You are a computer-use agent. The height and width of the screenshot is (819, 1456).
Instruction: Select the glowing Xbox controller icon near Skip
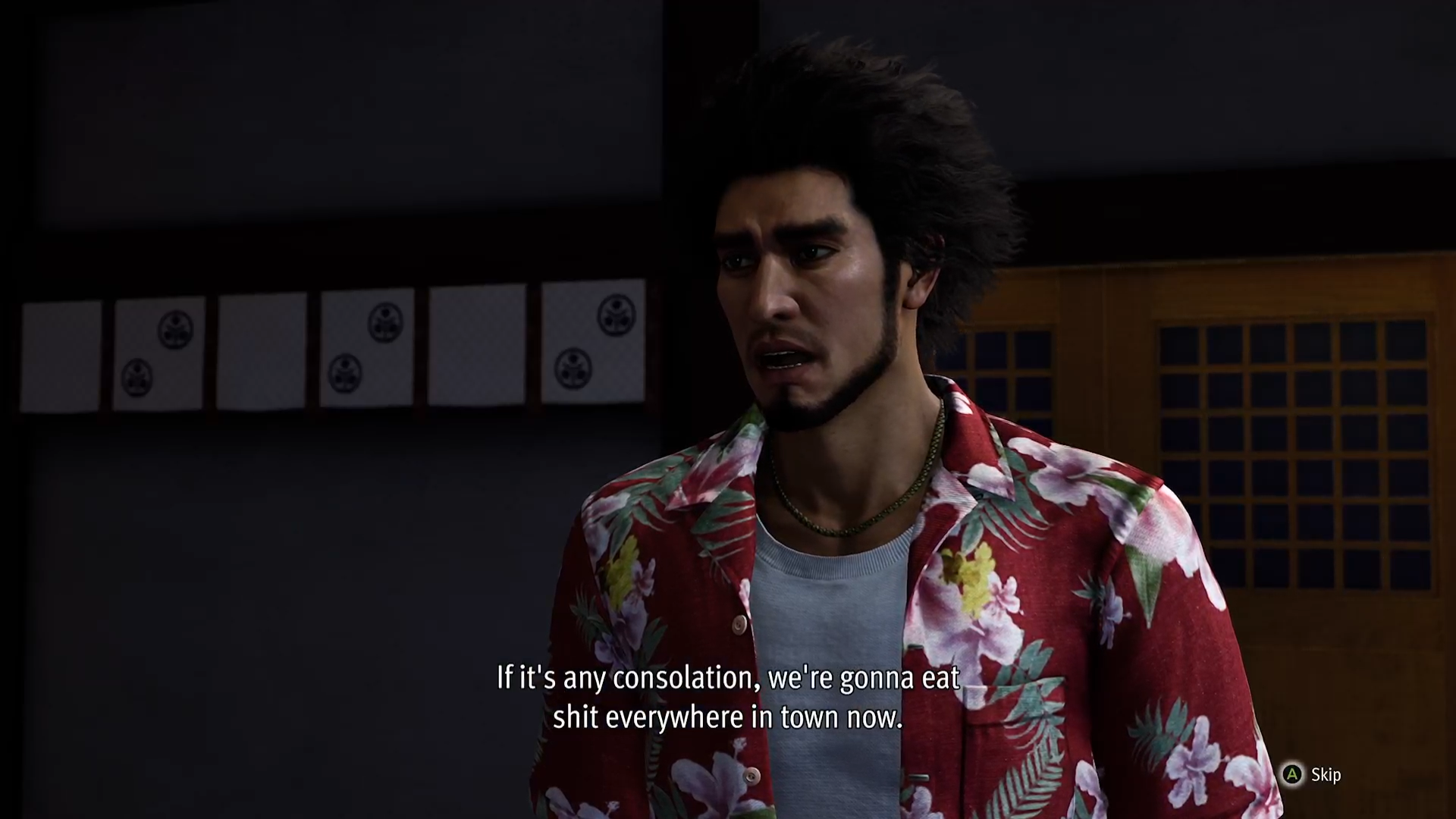[1292, 774]
